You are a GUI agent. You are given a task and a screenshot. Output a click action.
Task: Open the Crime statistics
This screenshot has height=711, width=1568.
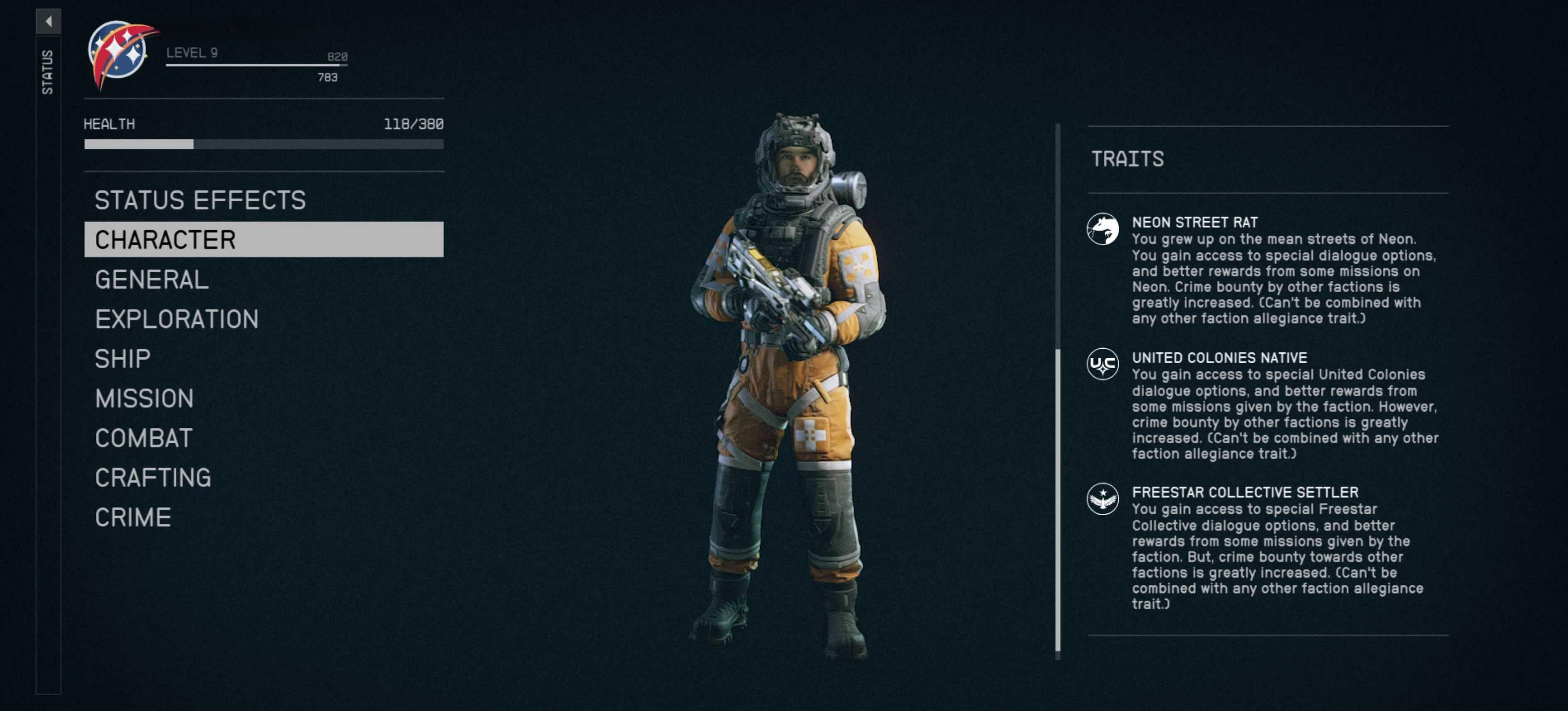coord(133,518)
